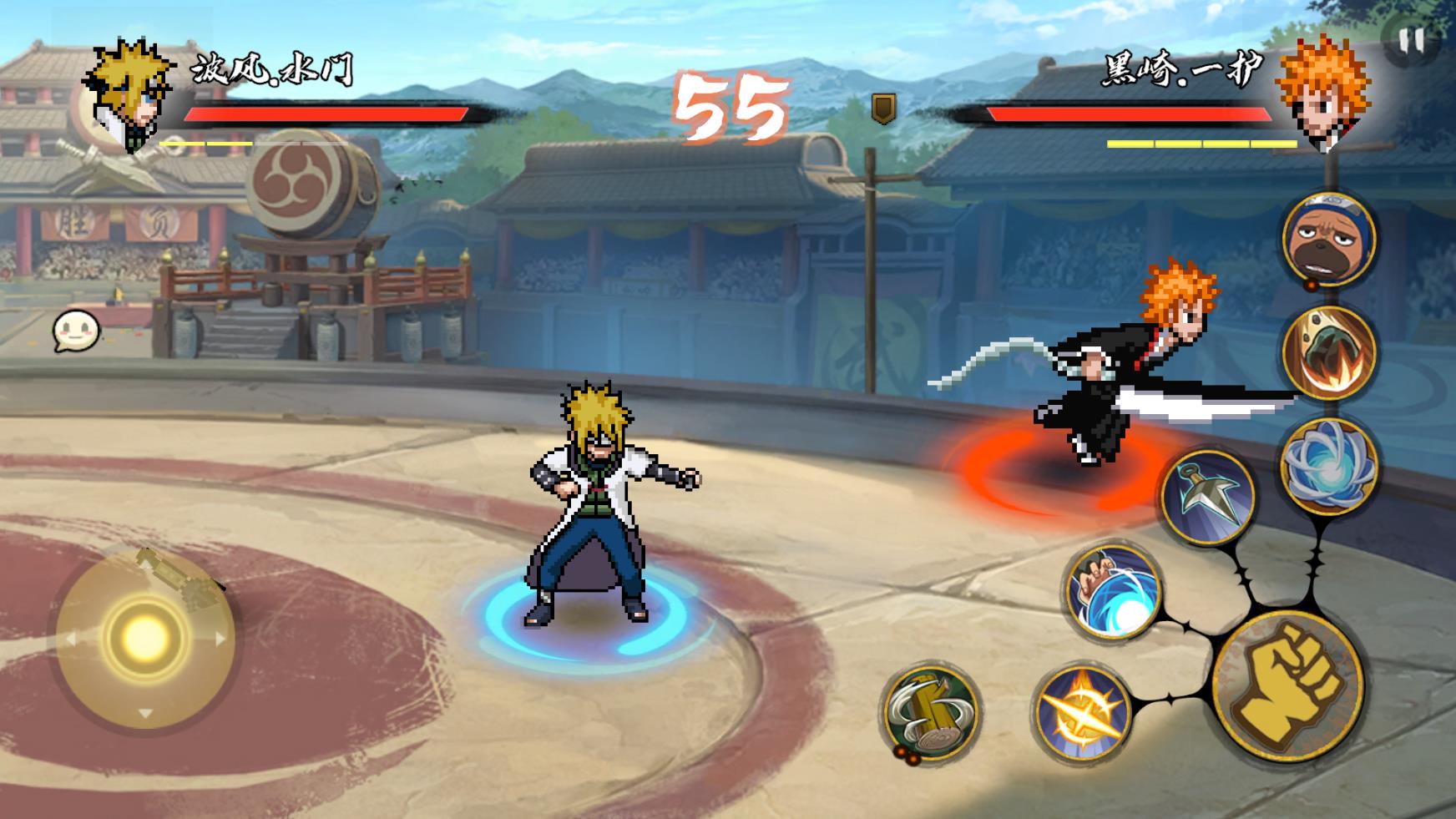Activate the flaming rock skill icon
The width and height of the screenshot is (1456, 819).
click(1329, 352)
